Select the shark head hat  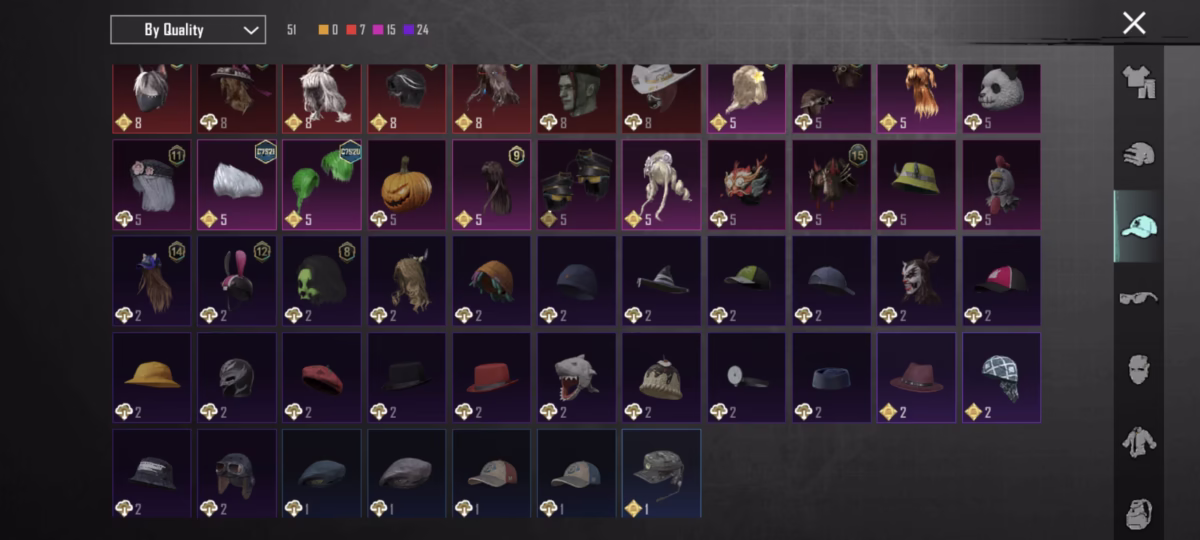577,377
